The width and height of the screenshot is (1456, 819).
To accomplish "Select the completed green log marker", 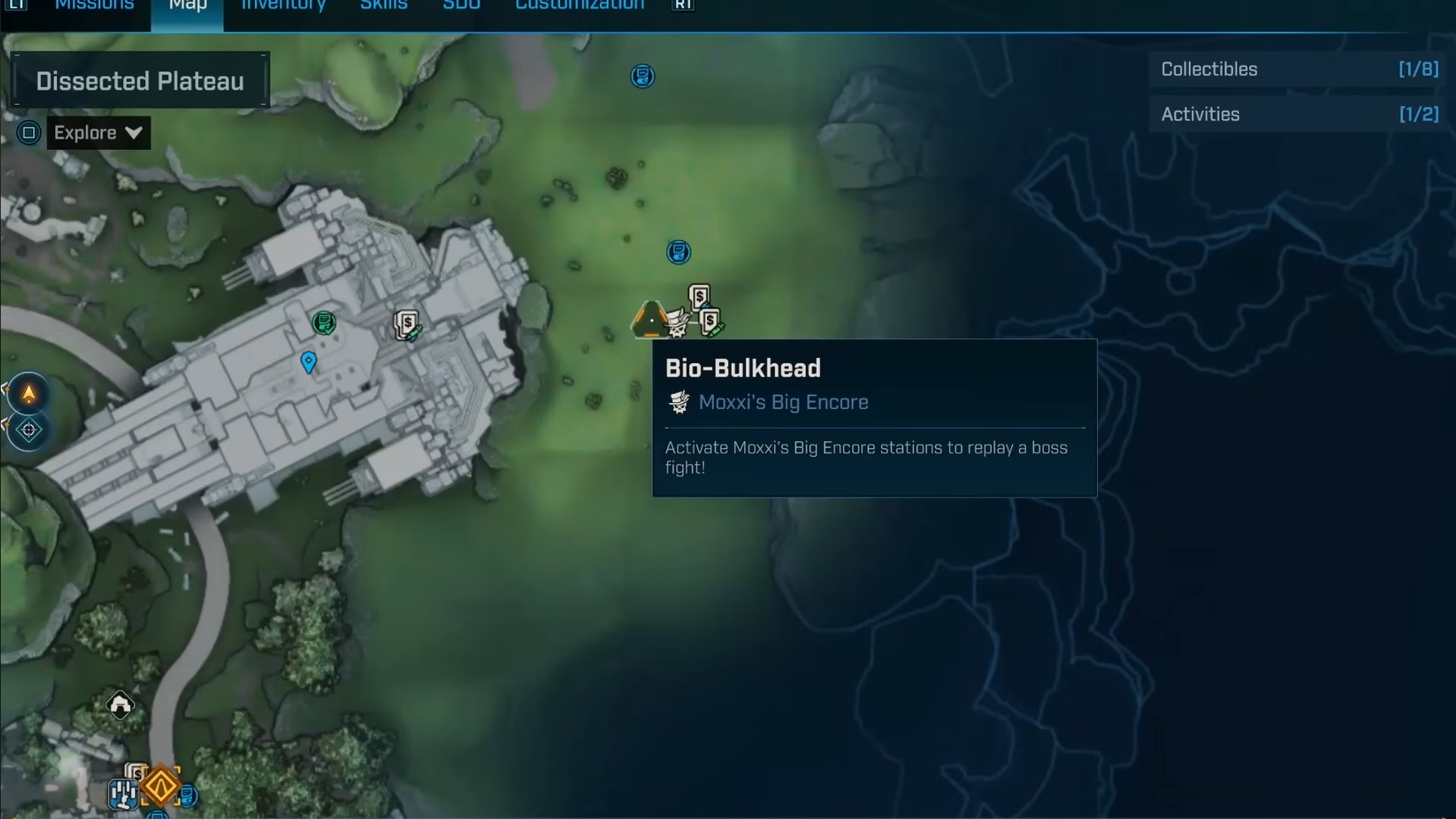I will (324, 323).
